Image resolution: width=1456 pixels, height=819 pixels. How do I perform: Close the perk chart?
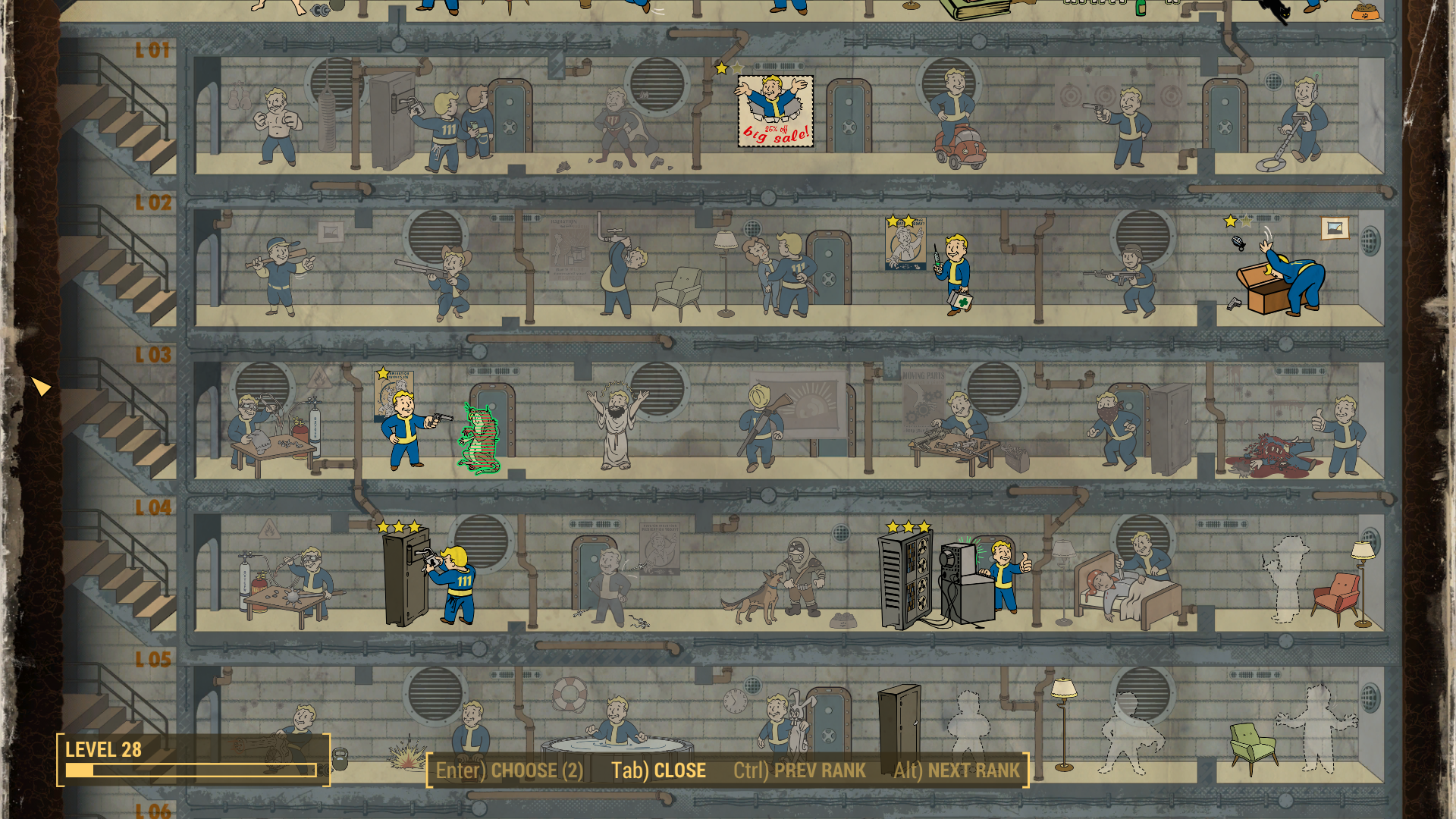click(658, 770)
